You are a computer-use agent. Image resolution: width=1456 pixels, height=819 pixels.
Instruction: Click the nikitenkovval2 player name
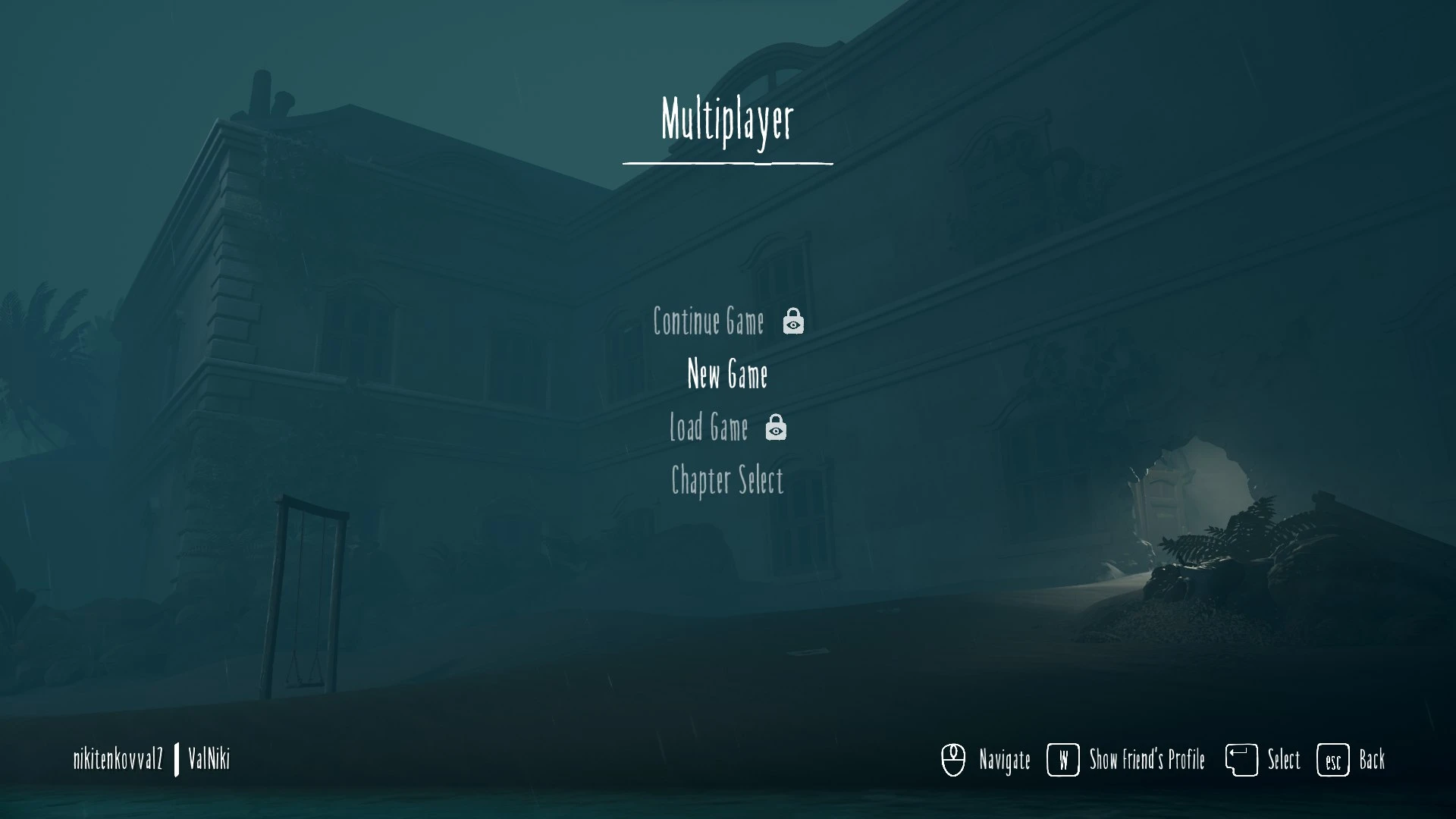point(118,758)
